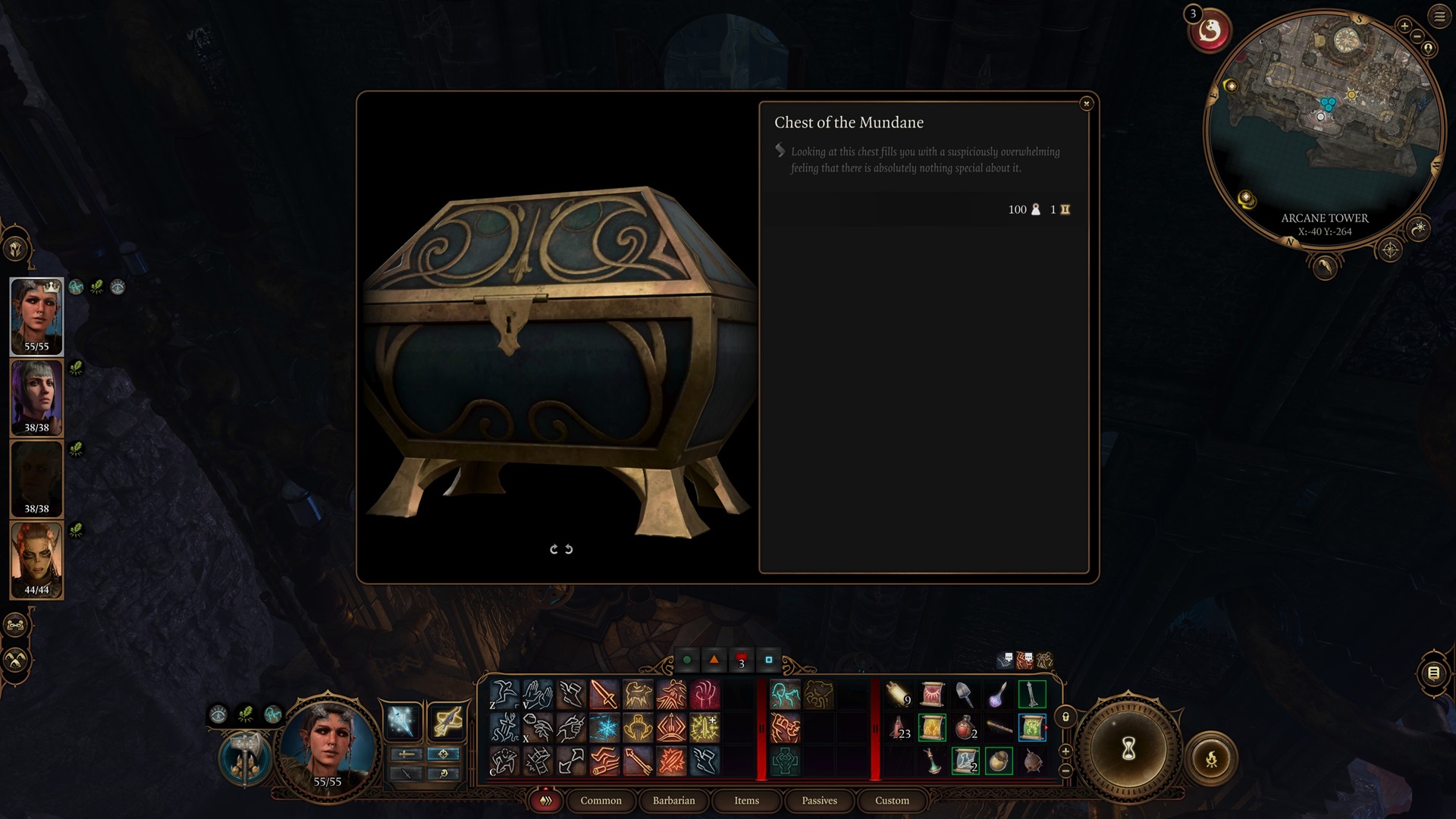Use the Jump action icon labeled Z
This screenshot has width=1456, height=819.
504,694
